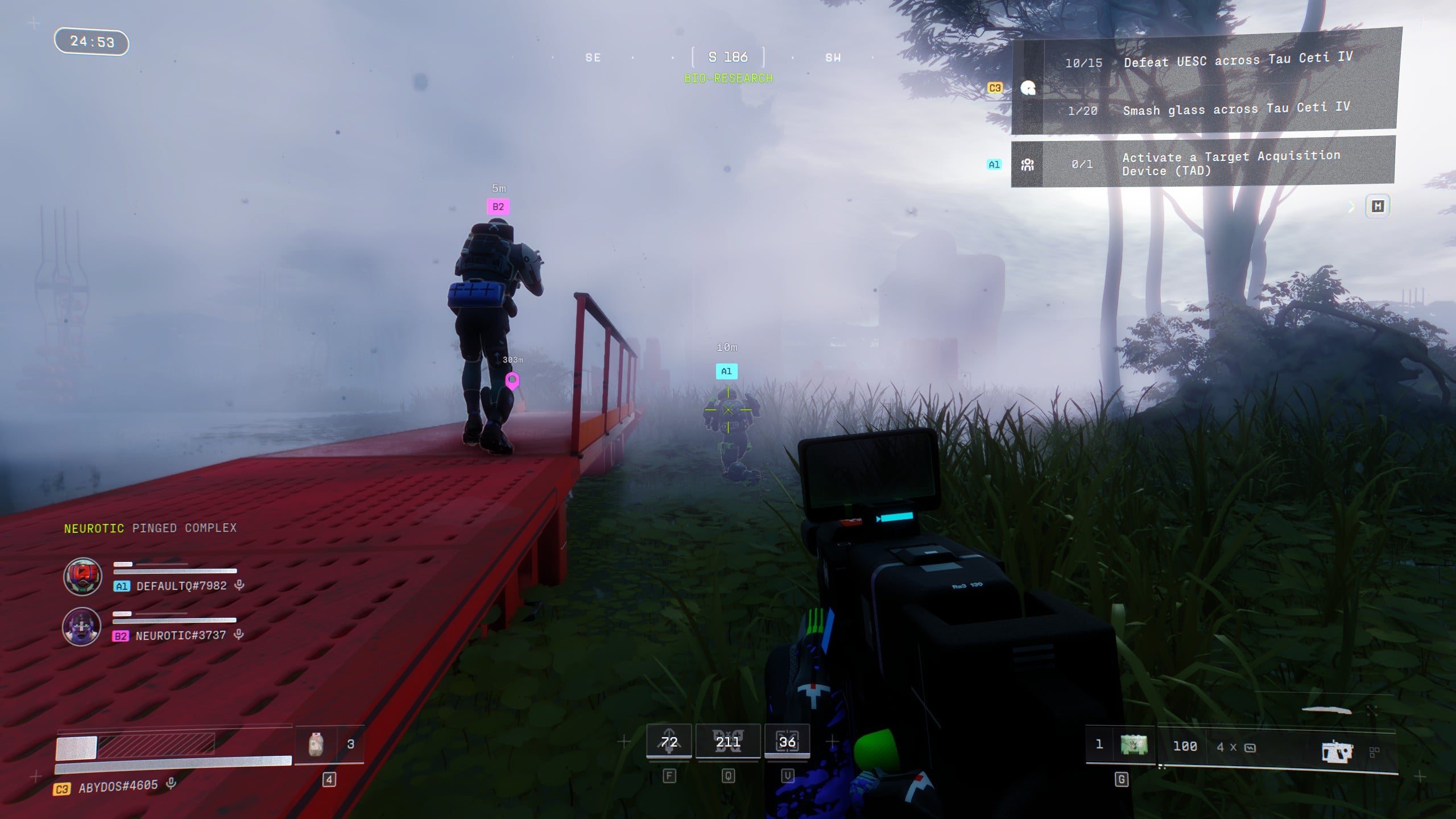The width and height of the screenshot is (1456, 819).
Task: Select the equipped weapon icon
Action: tap(1337, 752)
